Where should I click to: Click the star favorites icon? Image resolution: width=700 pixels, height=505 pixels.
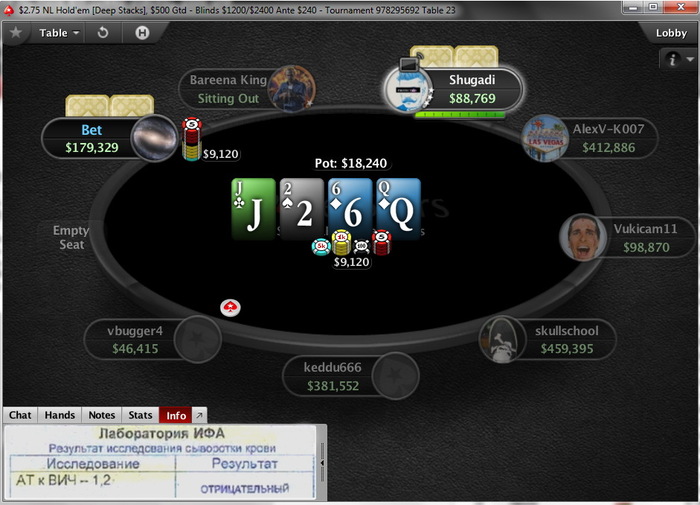point(16,32)
